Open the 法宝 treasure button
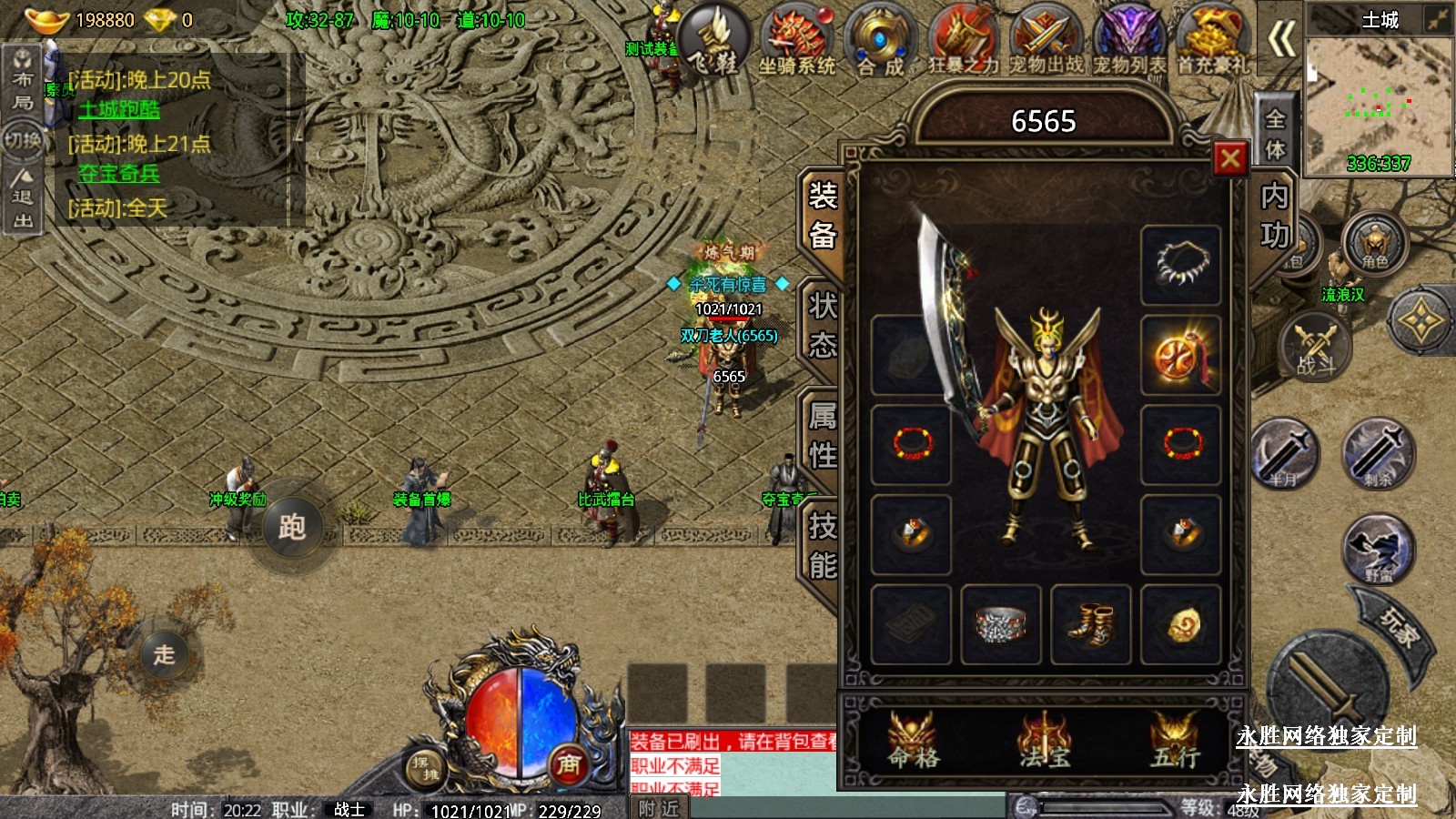 [1044, 740]
